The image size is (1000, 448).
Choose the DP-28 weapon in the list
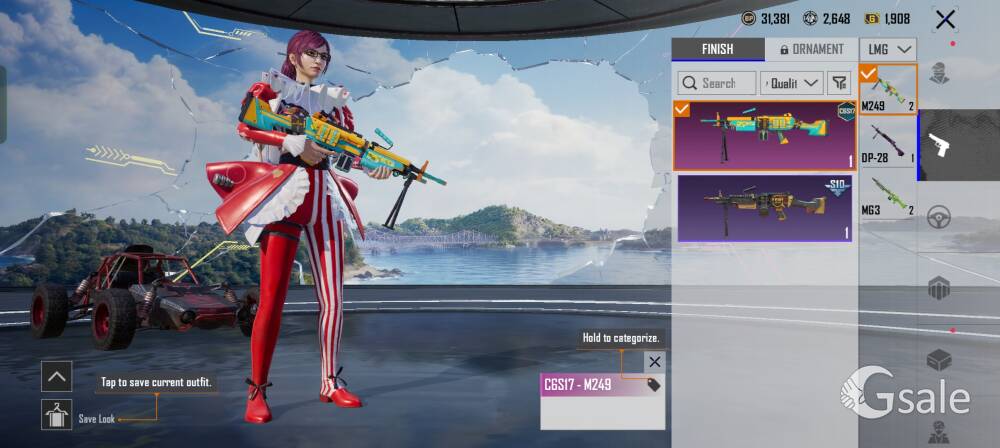(888, 143)
